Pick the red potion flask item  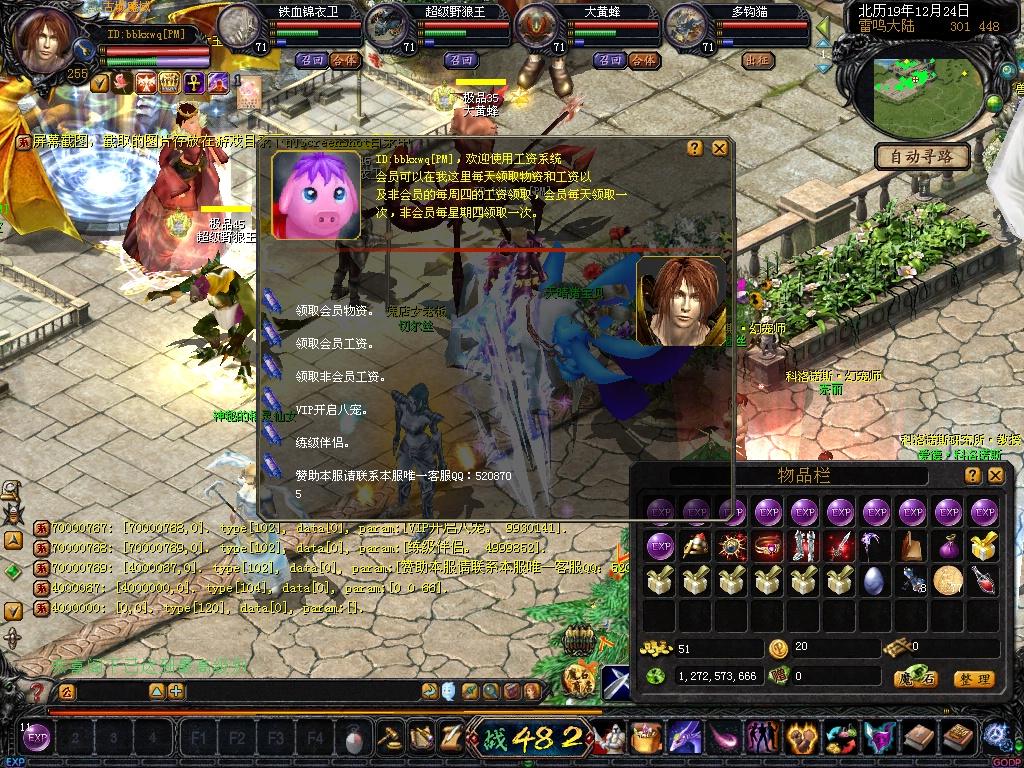click(x=983, y=579)
